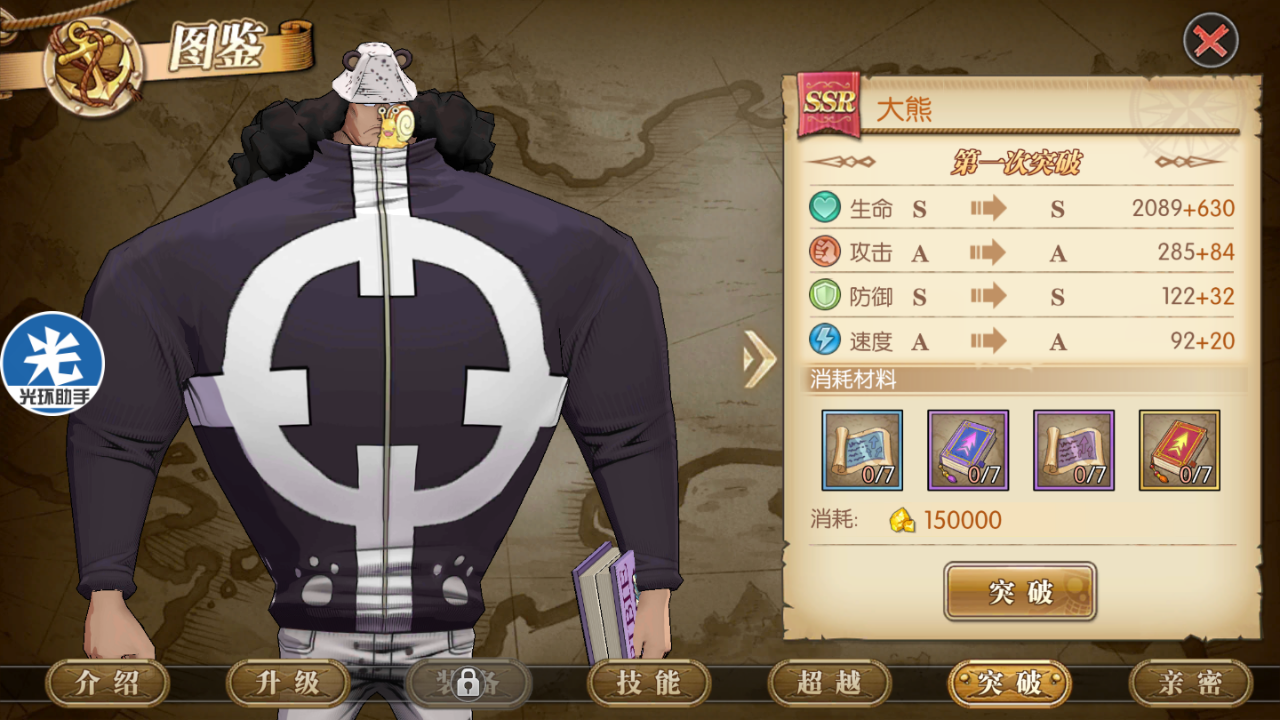Open the 升级 level-up tab
The height and width of the screenshot is (720, 1280).
point(288,684)
